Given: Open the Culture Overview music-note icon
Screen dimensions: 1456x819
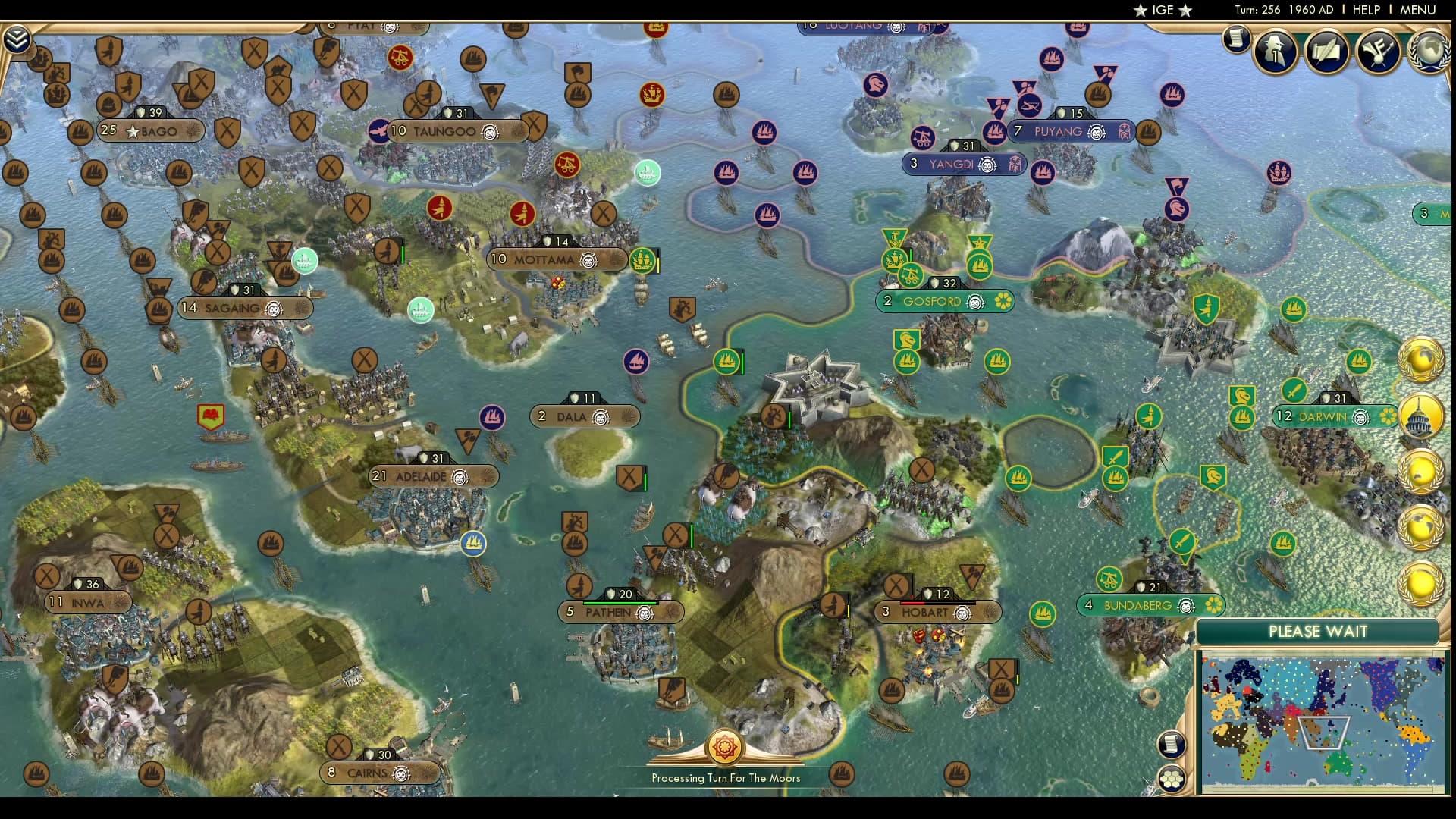Looking at the screenshot, I should (x=1377, y=52).
